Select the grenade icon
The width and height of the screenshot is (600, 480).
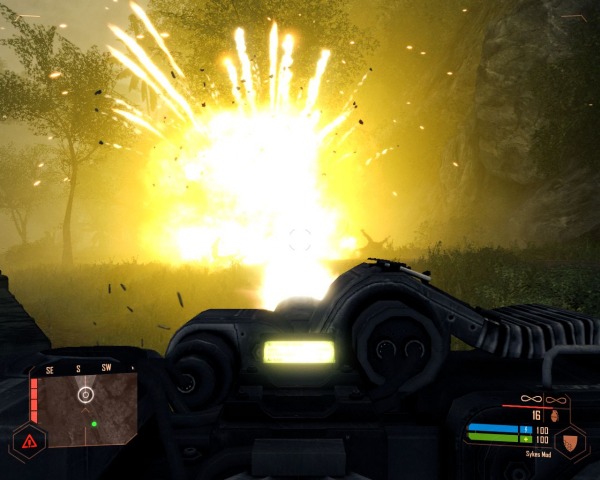click(x=552, y=414)
